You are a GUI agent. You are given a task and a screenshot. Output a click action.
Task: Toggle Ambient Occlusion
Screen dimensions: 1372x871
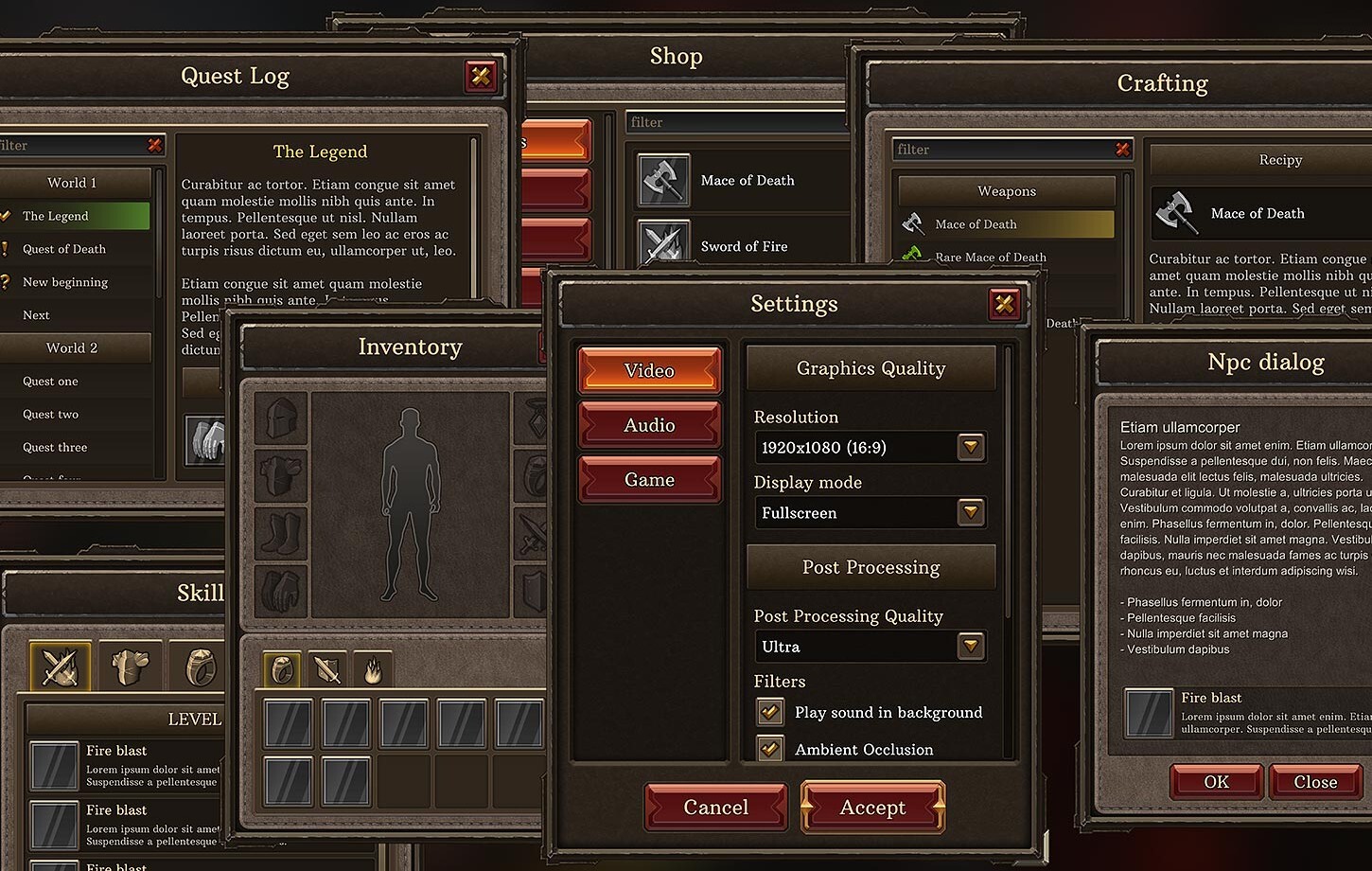770,748
